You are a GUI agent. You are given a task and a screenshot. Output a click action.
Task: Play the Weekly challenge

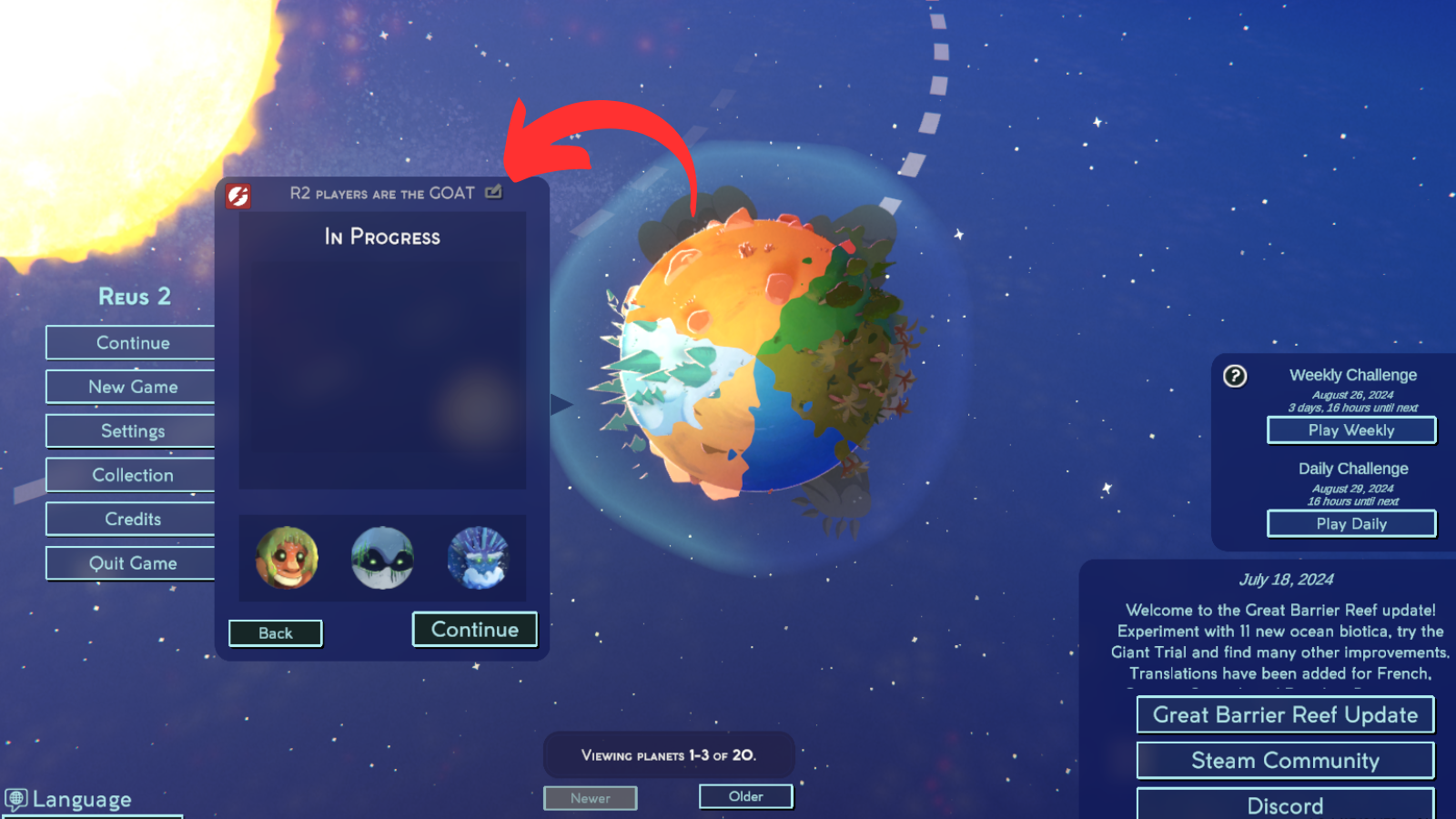click(x=1350, y=430)
